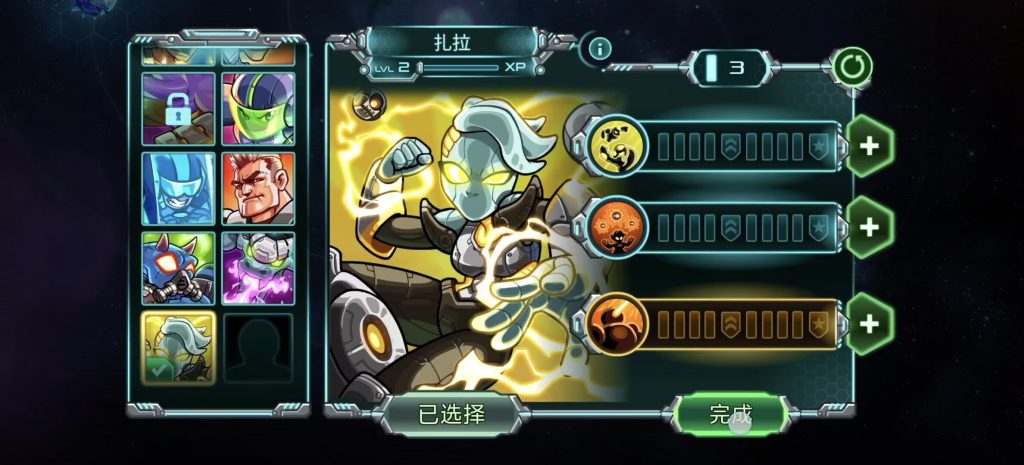Viewport: 1024px width, 465px height.
Task: Select the checked Zara portrait in hero list
Action: click(x=179, y=347)
